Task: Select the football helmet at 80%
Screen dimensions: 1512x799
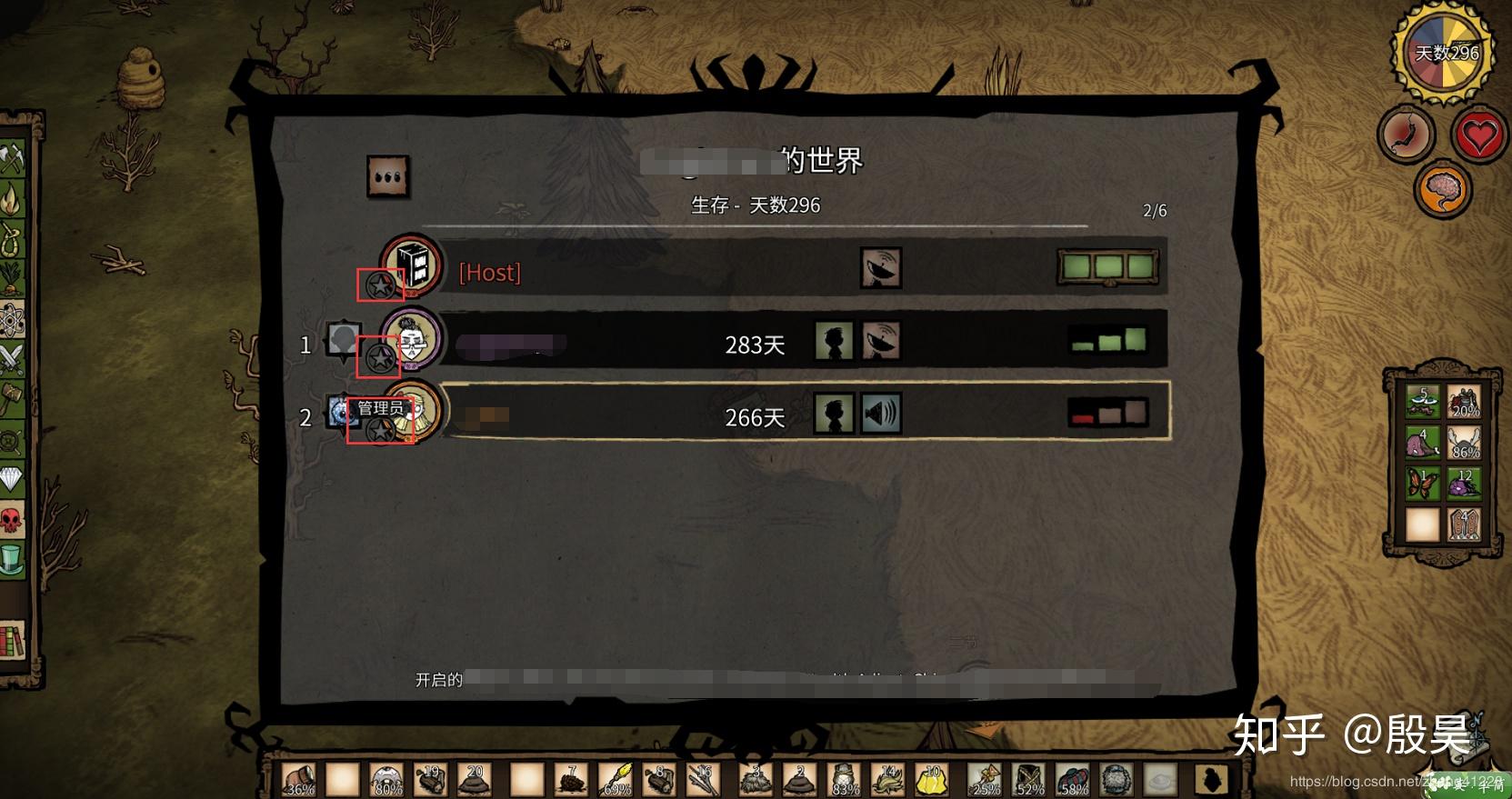Action: [388, 779]
